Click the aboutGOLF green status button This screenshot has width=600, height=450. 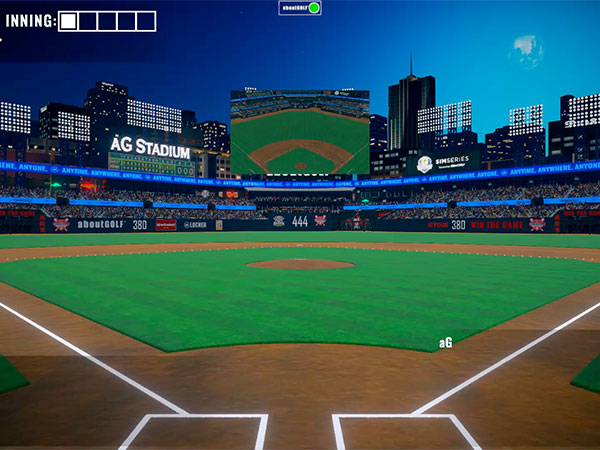(x=313, y=8)
